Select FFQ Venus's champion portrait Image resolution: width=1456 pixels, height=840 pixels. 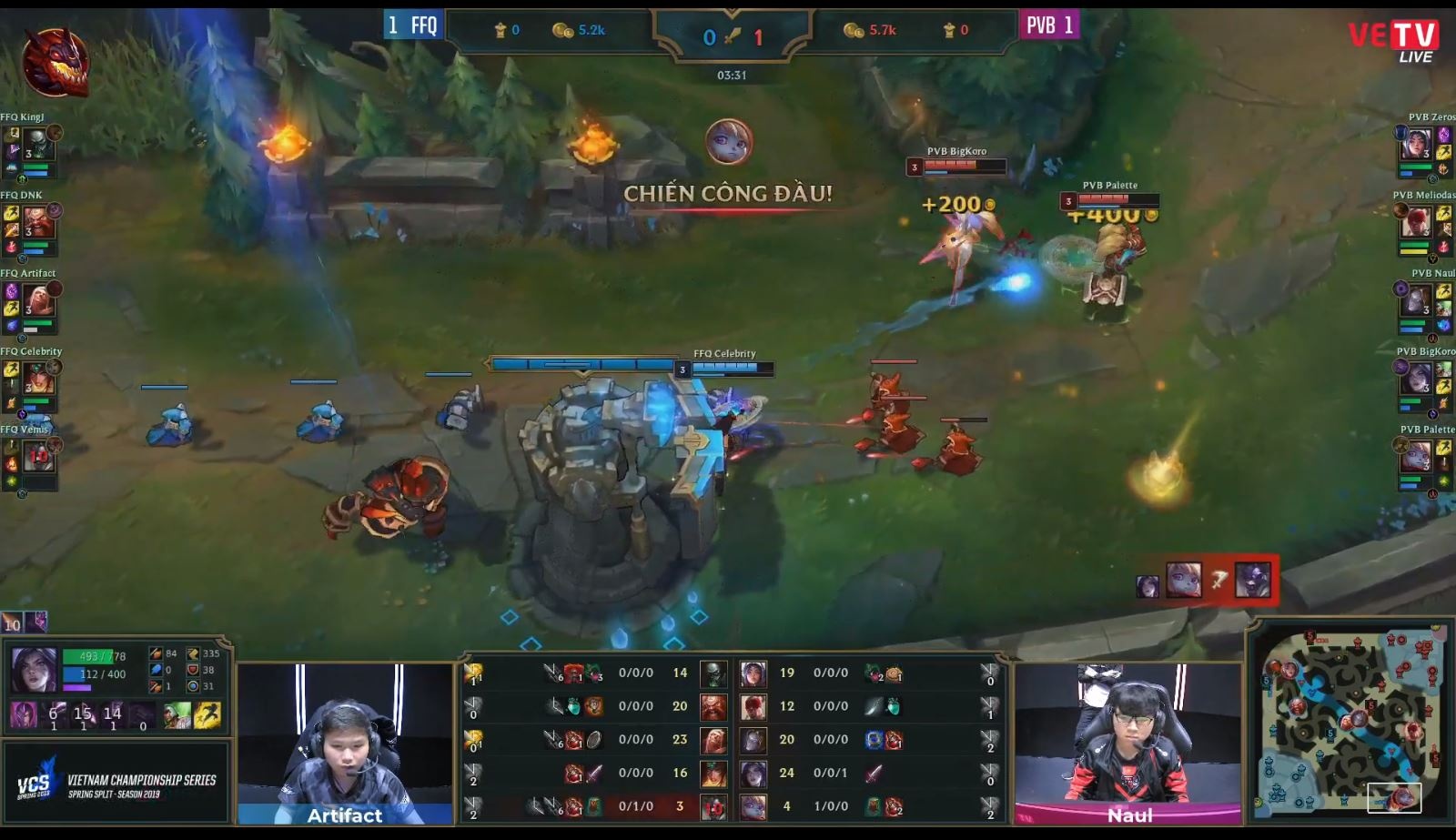(36, 455)
